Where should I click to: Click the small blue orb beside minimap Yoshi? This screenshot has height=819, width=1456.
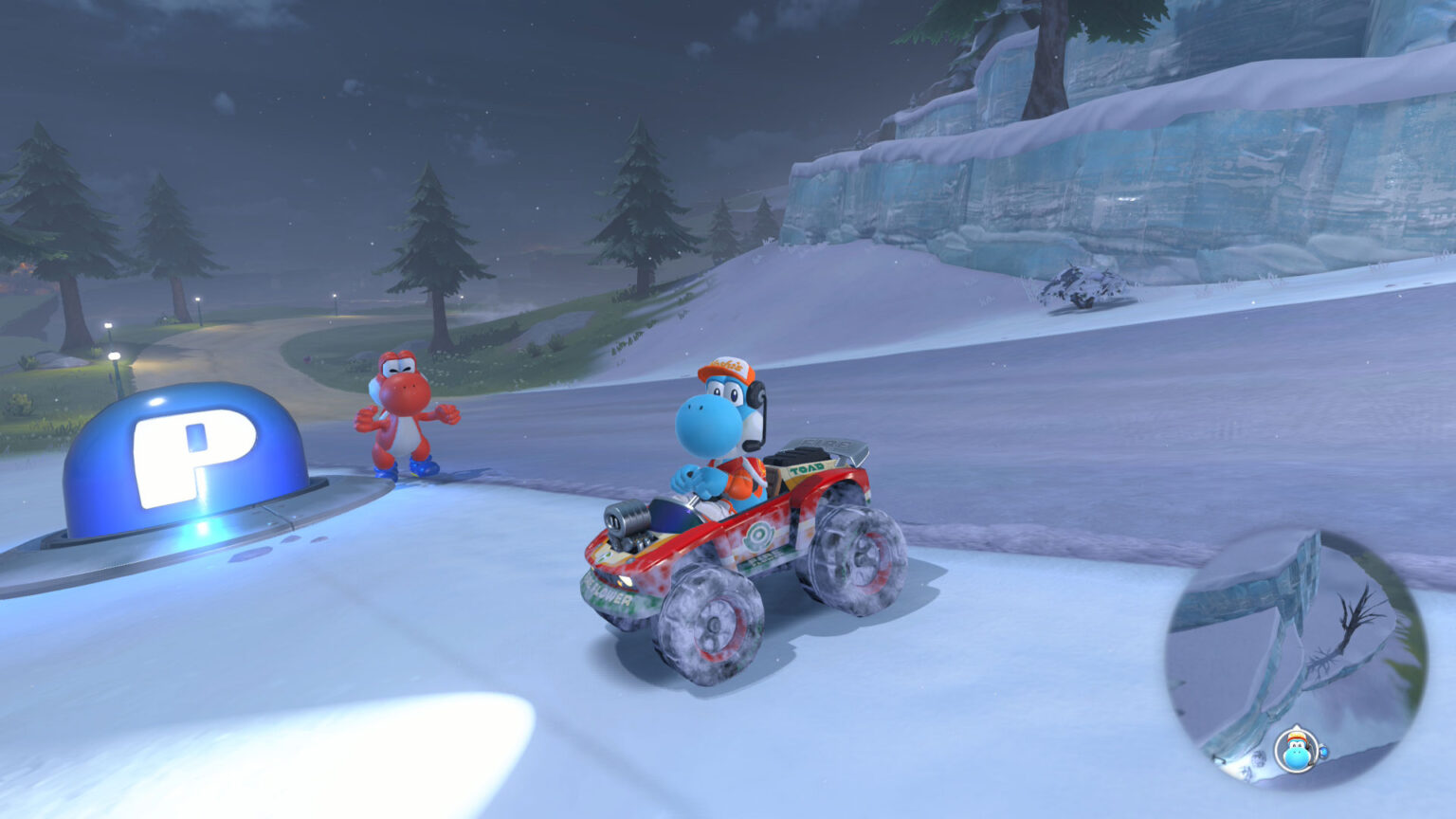pyautogui.click(x=1323, y=753)
